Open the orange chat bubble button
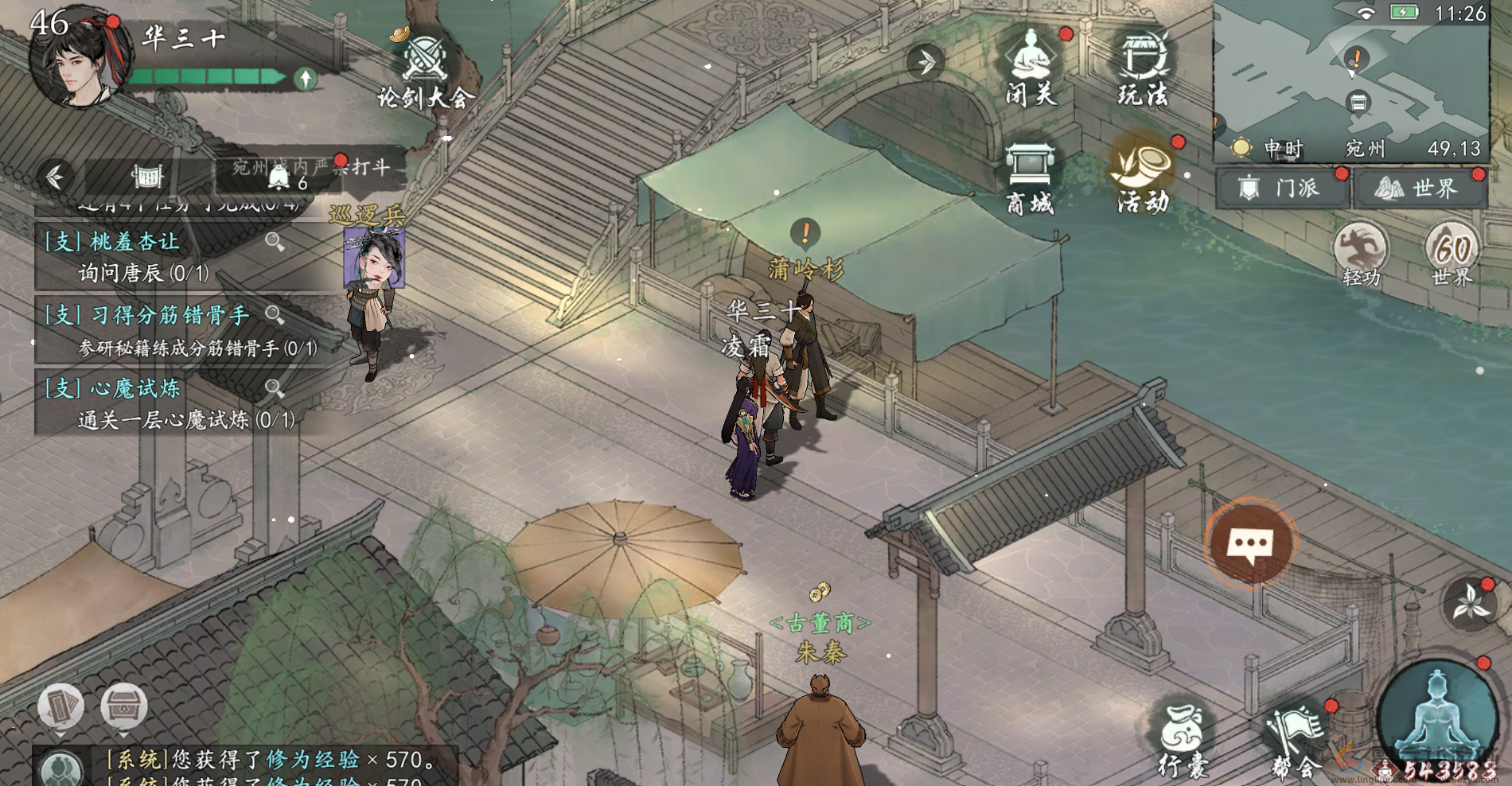The width and height of the screenshot is (1512, 786). (x=1250, y=545)
